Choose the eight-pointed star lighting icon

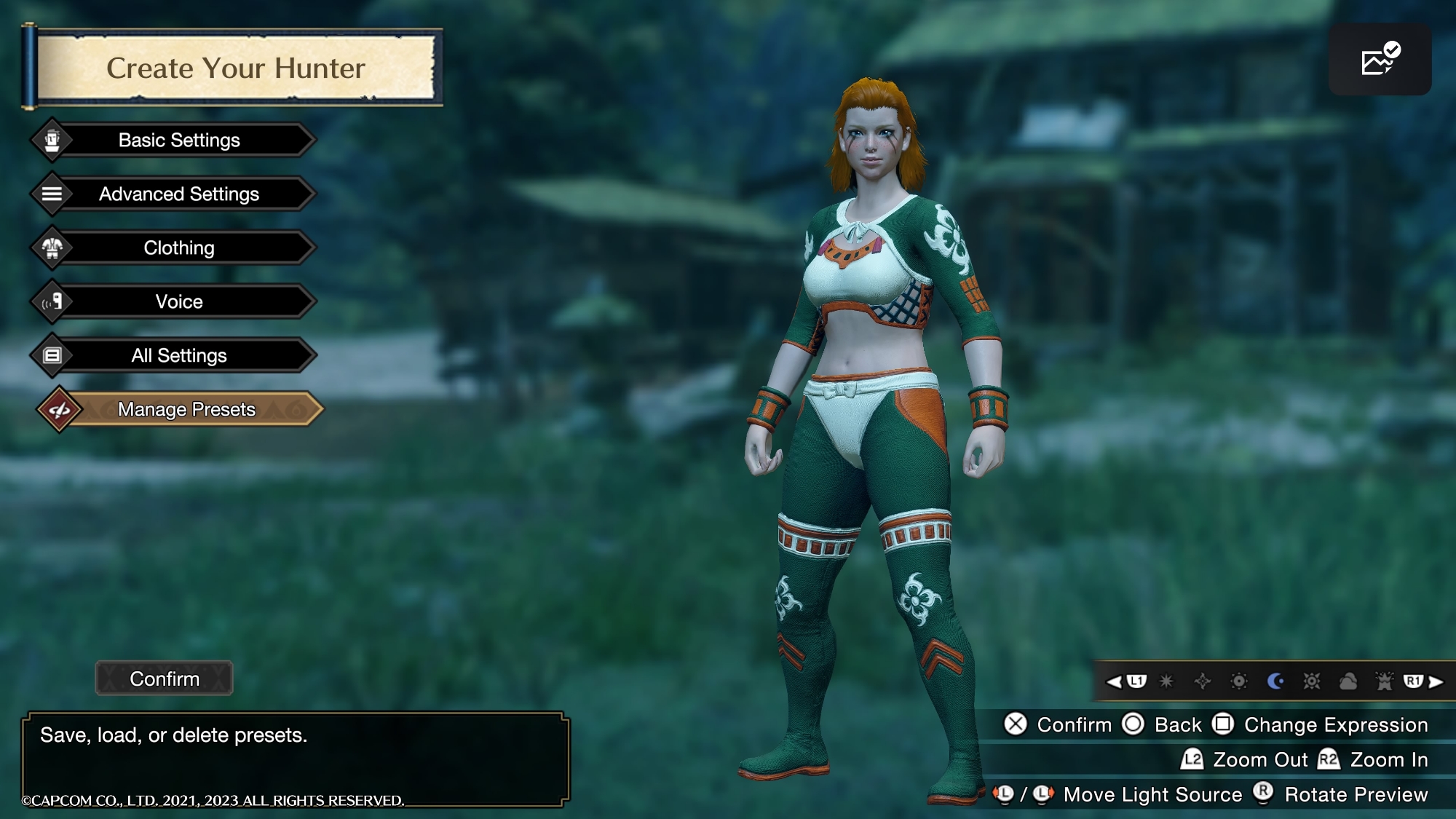click(1166, 681)
